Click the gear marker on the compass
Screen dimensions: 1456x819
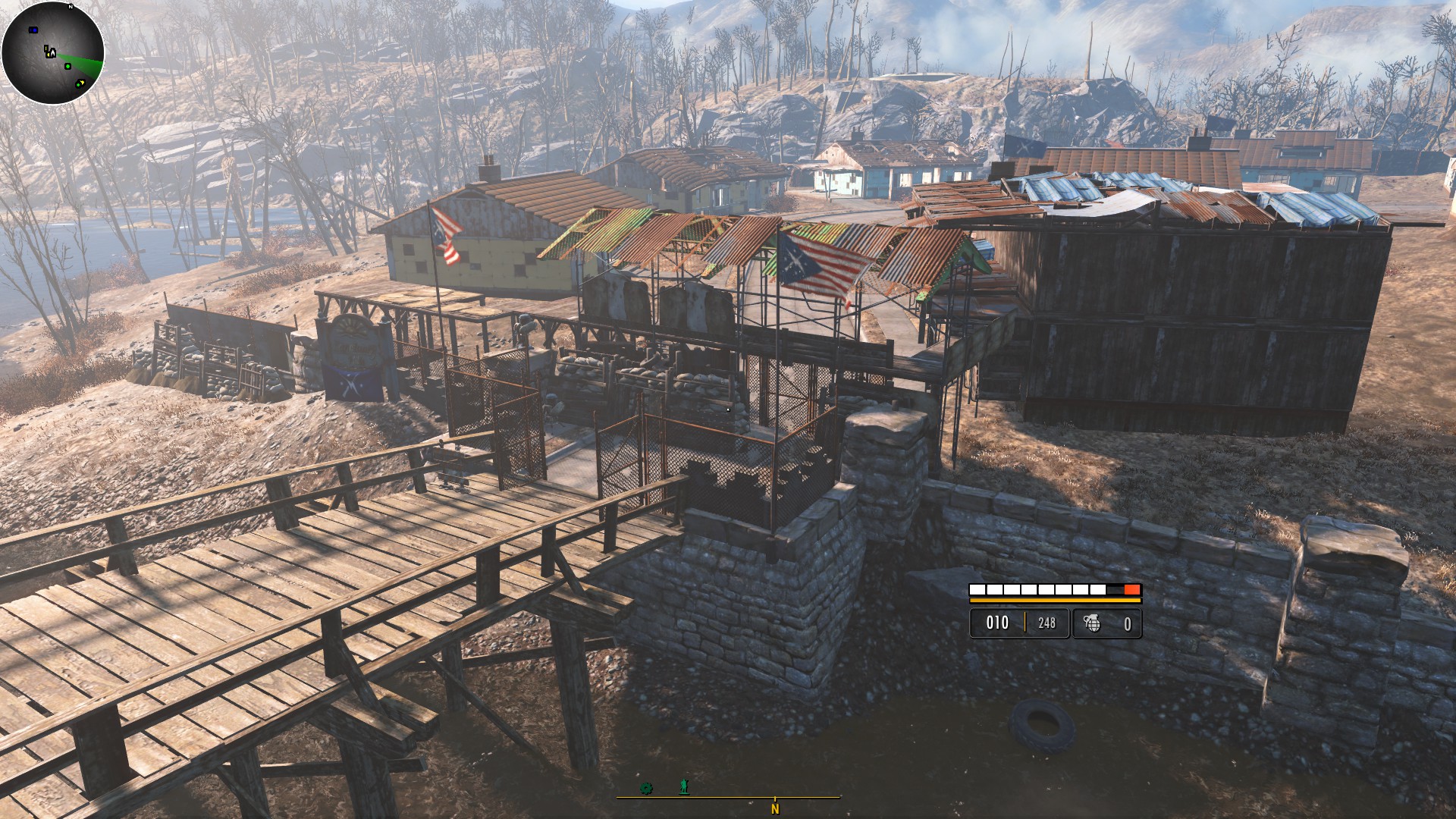point(646,788)
